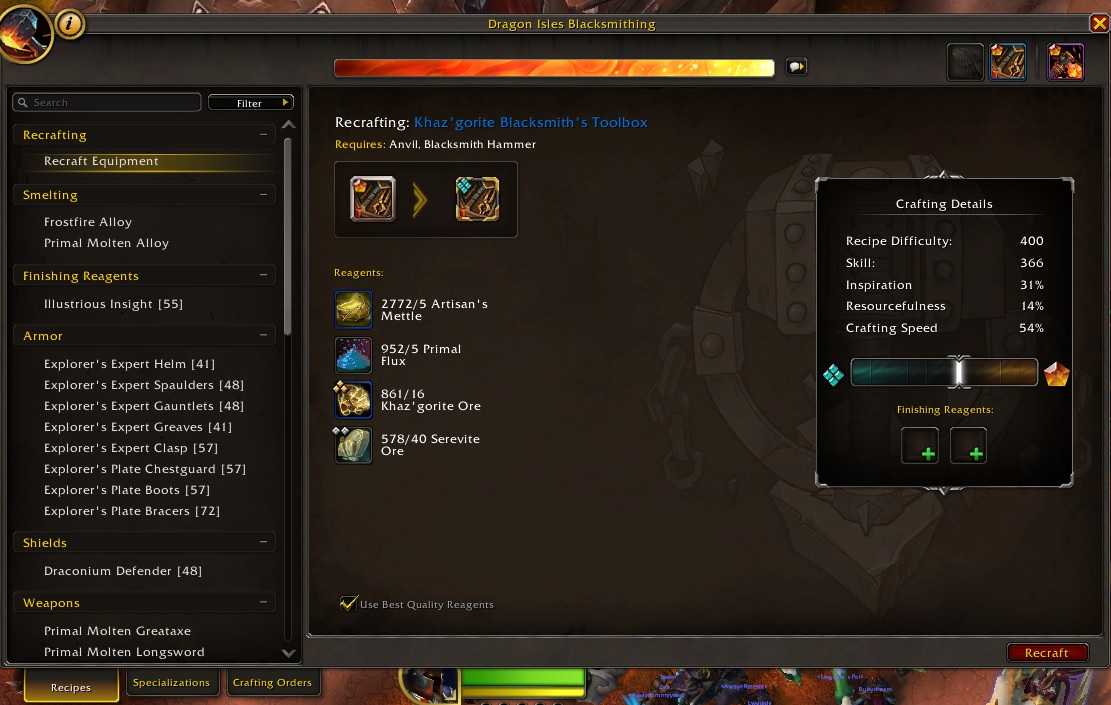Choose the Primal Molten Greataxe recipe

117,631
